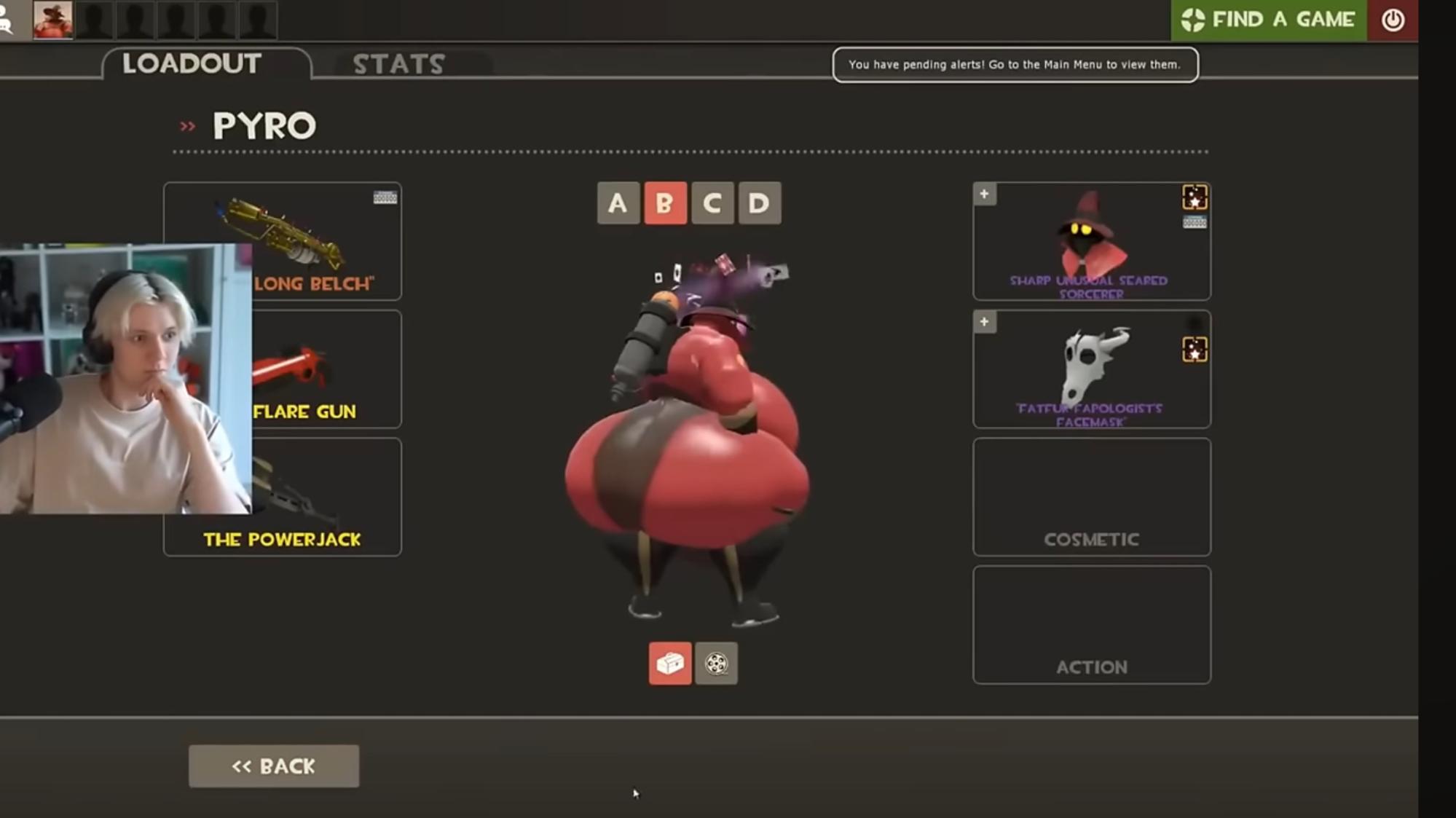
Task: Open the pending alerts notification
Action: (x=1015, y=65)
